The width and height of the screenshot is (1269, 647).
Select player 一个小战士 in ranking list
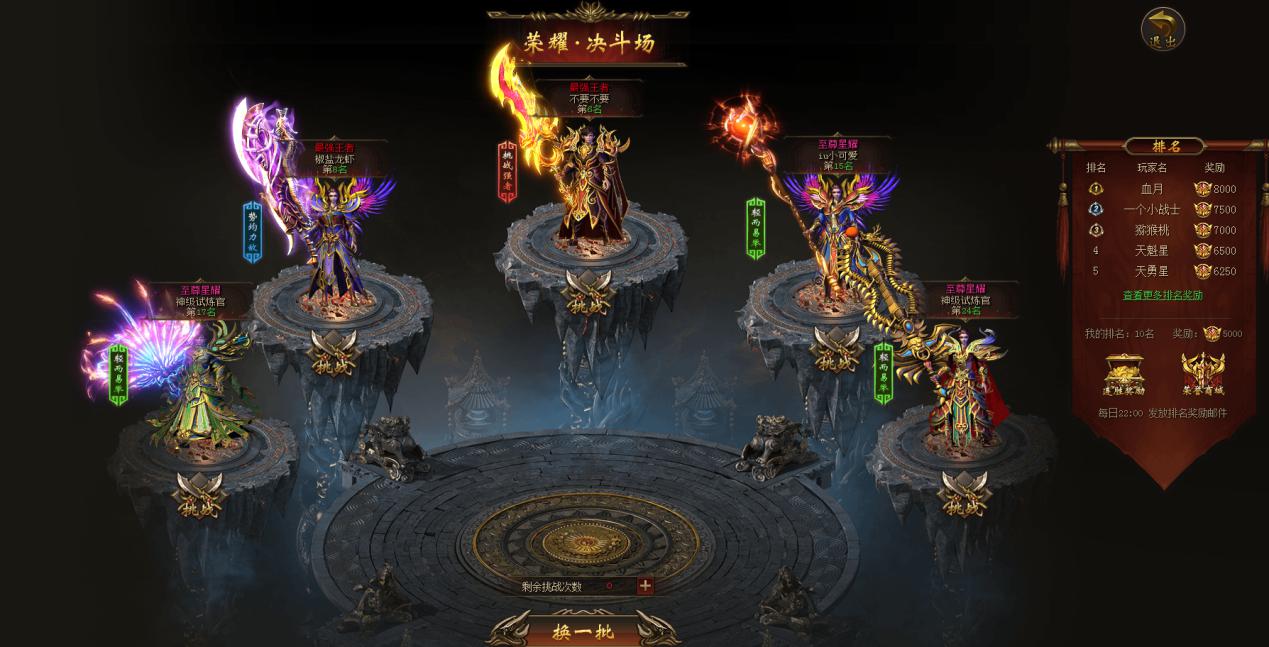pos(1152,210)
